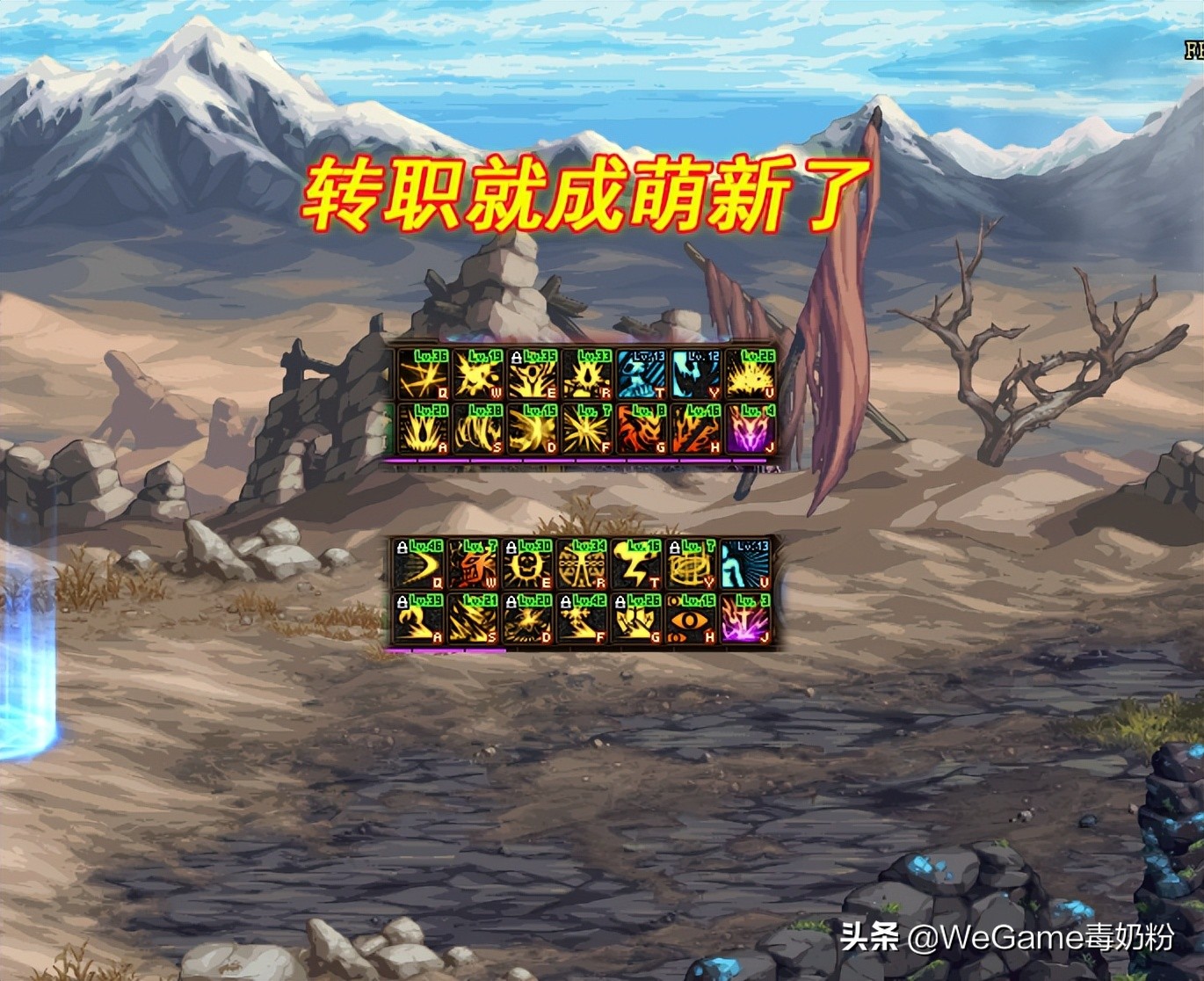
Task: Select the Lv.38 skill bound to S
Action: pos(479,431)
